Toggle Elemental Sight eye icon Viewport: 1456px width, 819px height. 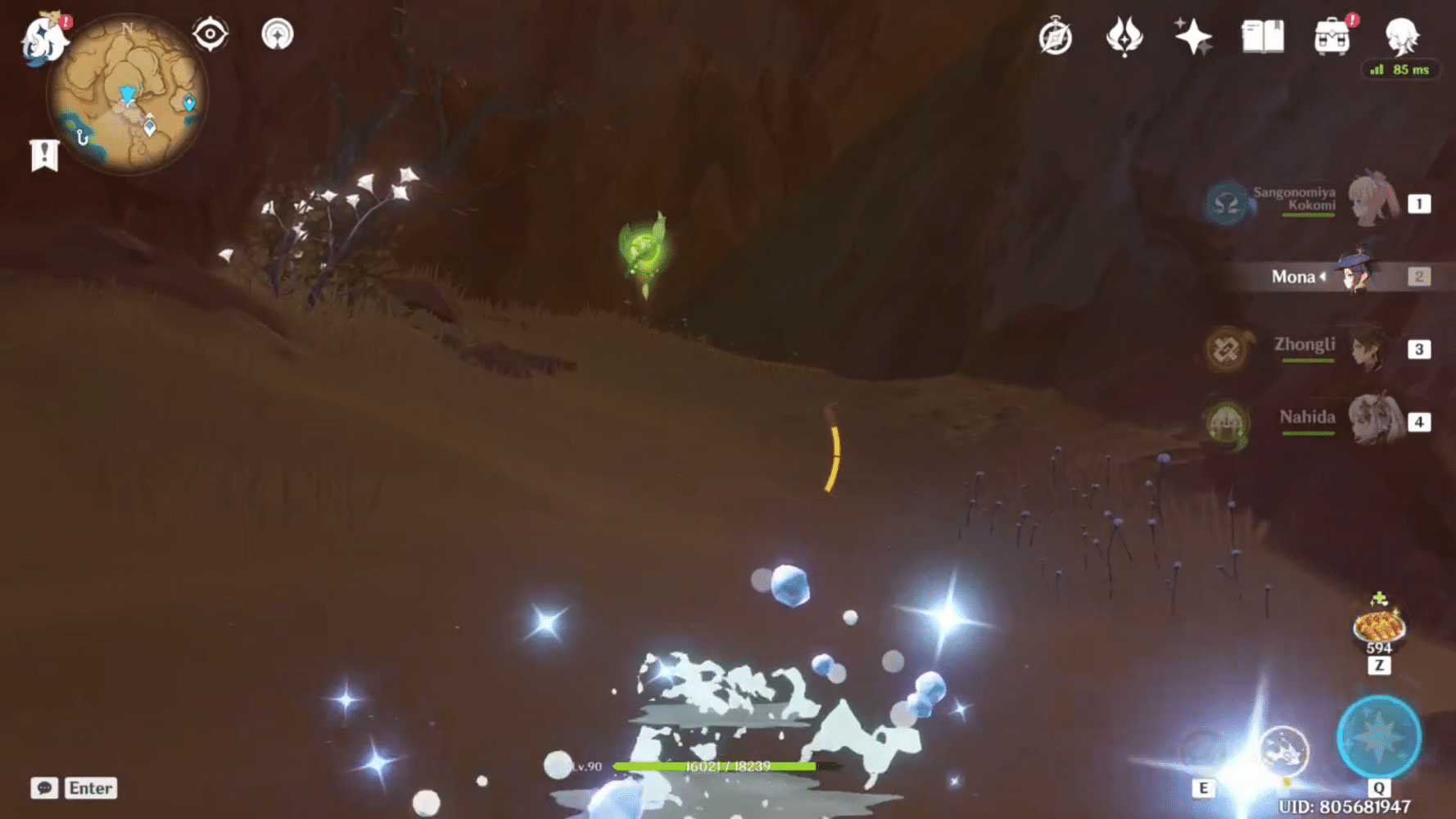(211, 34)
